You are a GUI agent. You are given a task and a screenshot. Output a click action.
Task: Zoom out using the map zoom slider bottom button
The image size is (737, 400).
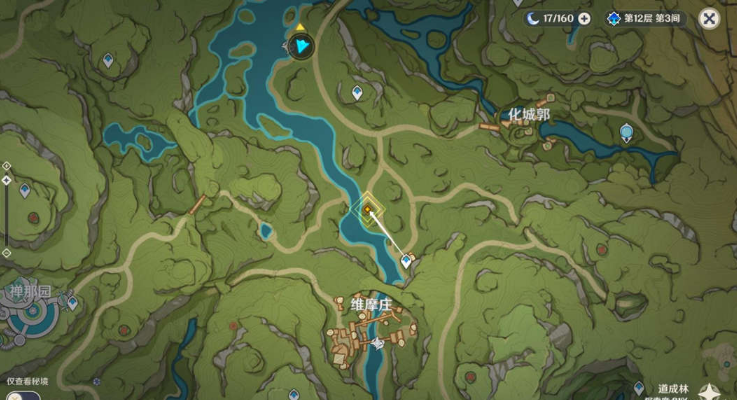pyautogui.click(x=7, y=252)
